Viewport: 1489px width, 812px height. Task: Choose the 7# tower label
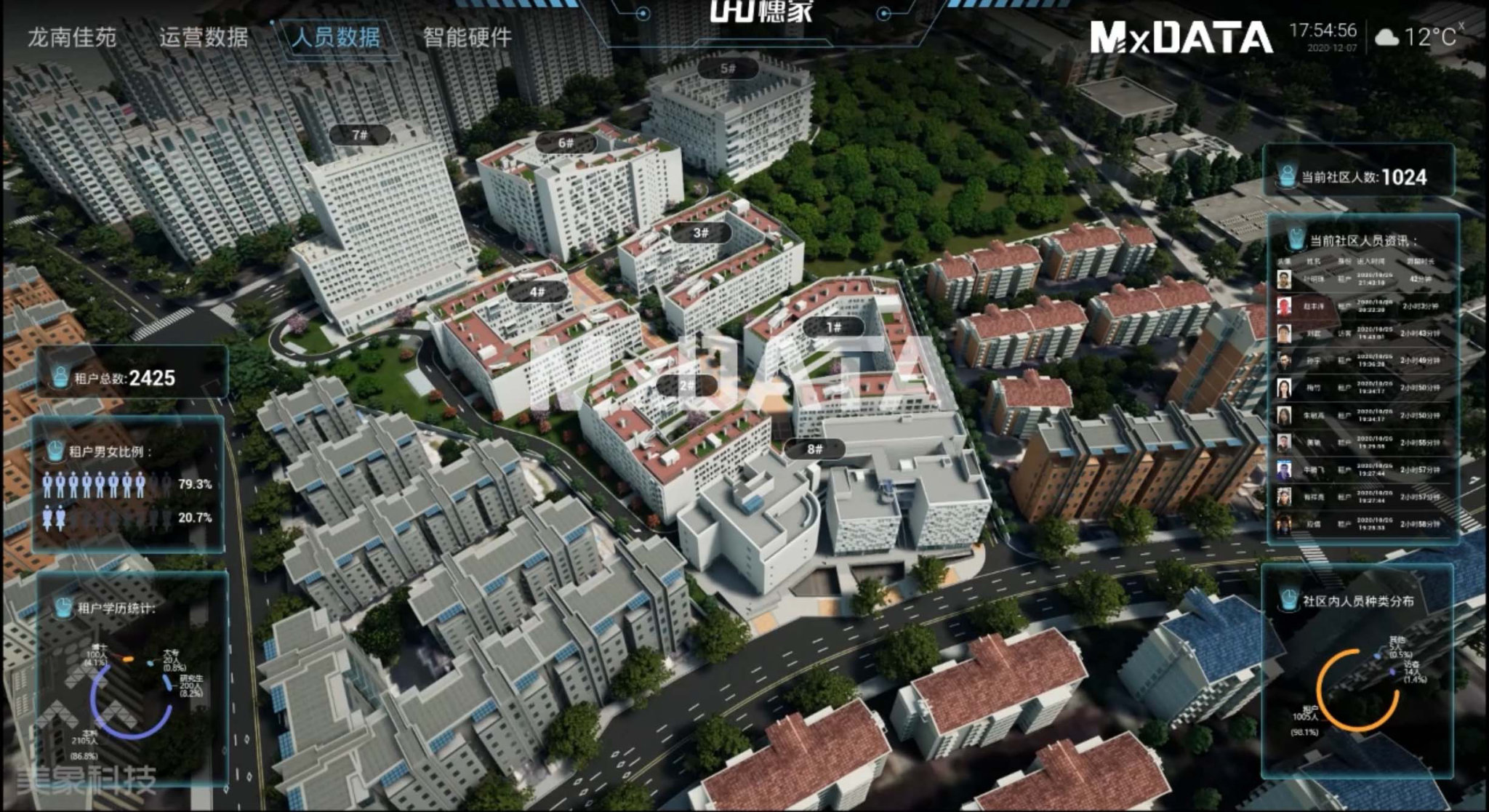(x=360, y=135)
